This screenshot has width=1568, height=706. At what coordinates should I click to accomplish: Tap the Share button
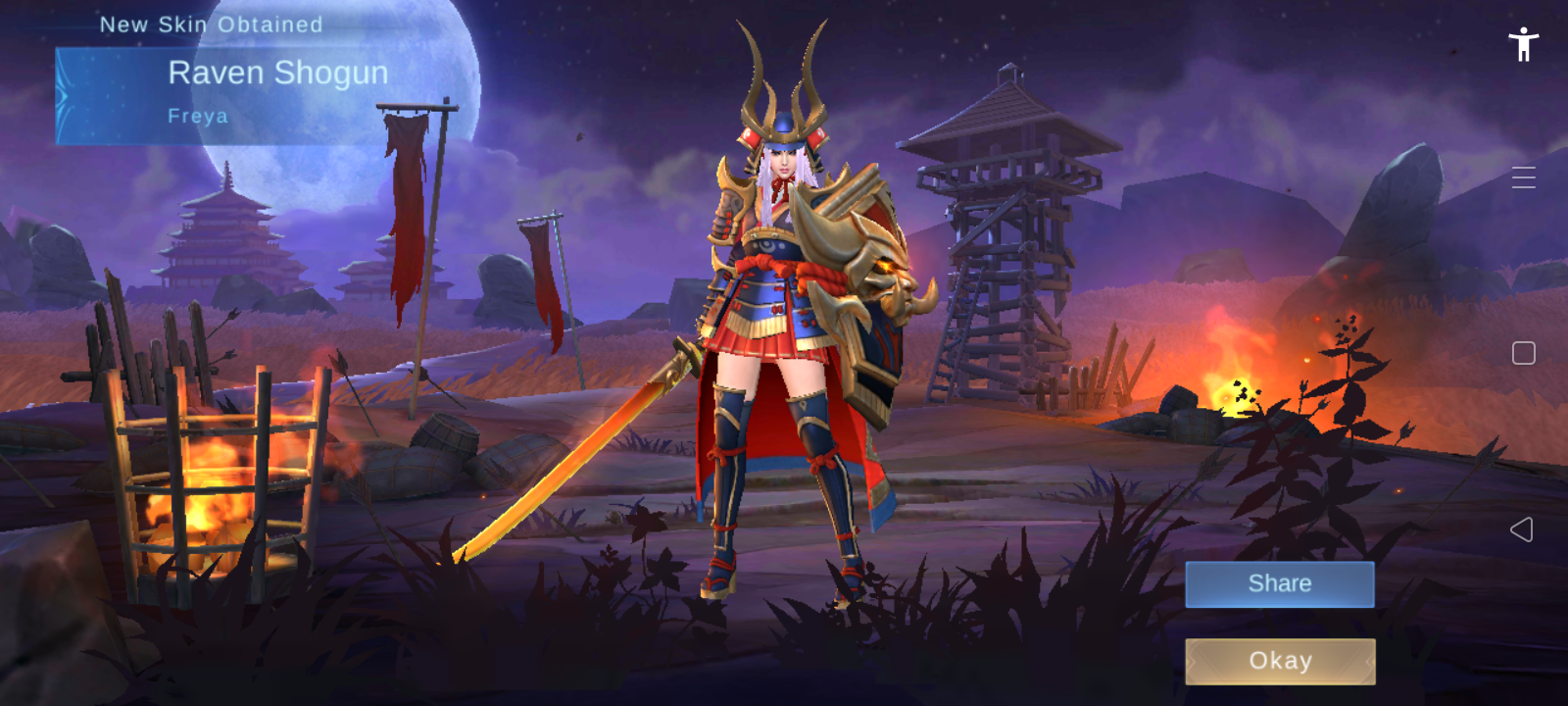1279,583
